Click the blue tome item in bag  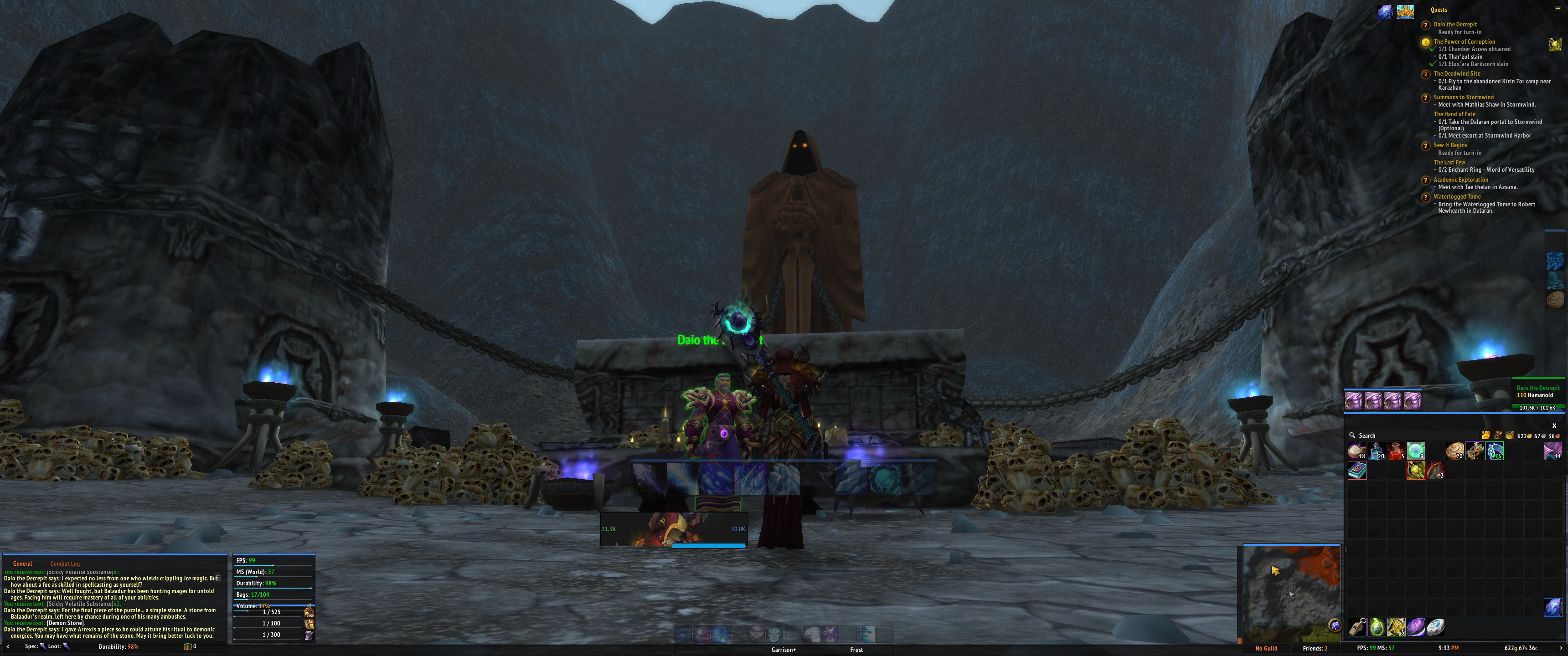point(1357,471)
